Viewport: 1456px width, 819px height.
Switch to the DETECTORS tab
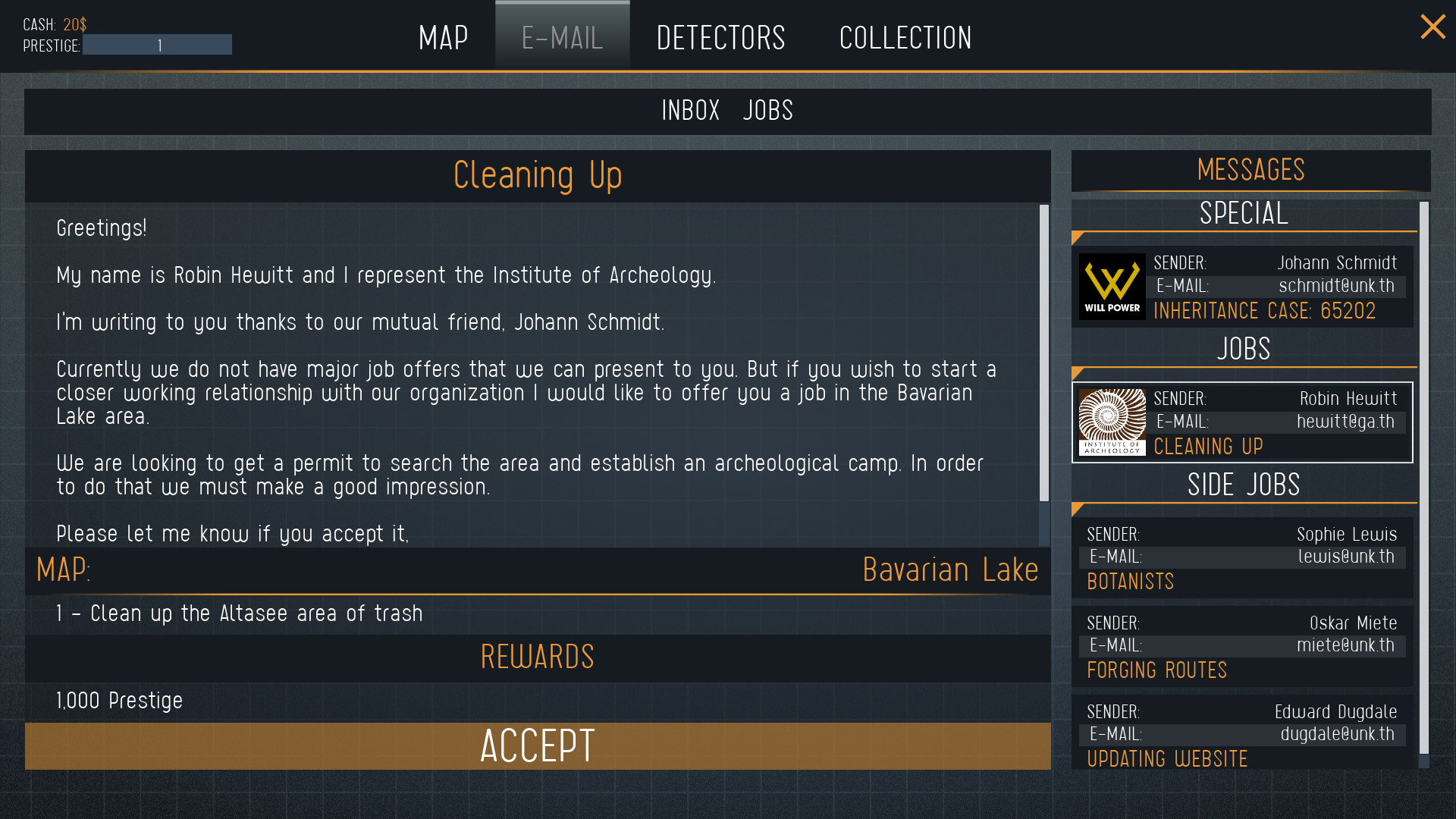(720, 37)
